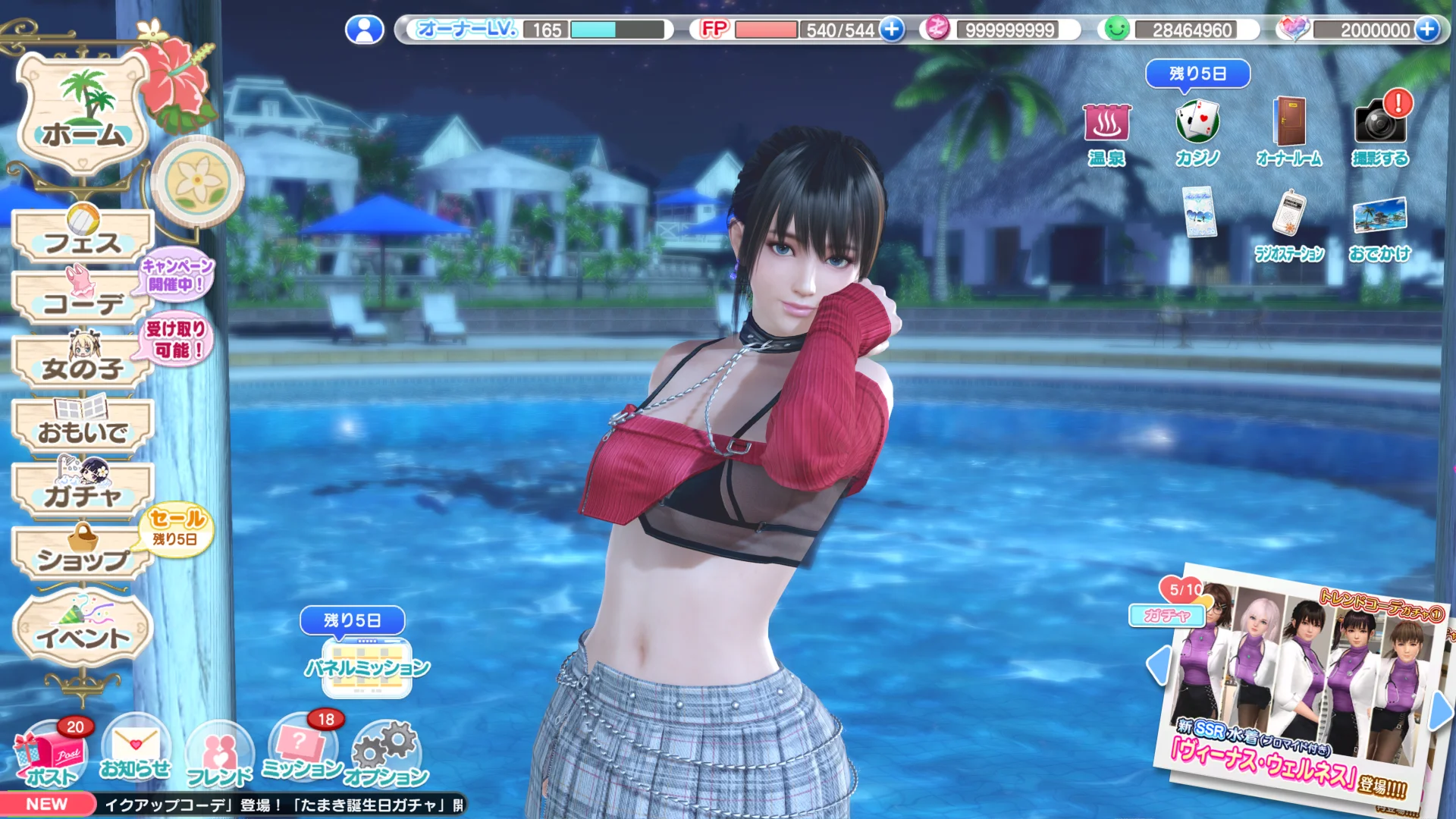This screenshot has height=819, width=1456.
Task: Enter the カジノ casino
Action: [1197, 133]
